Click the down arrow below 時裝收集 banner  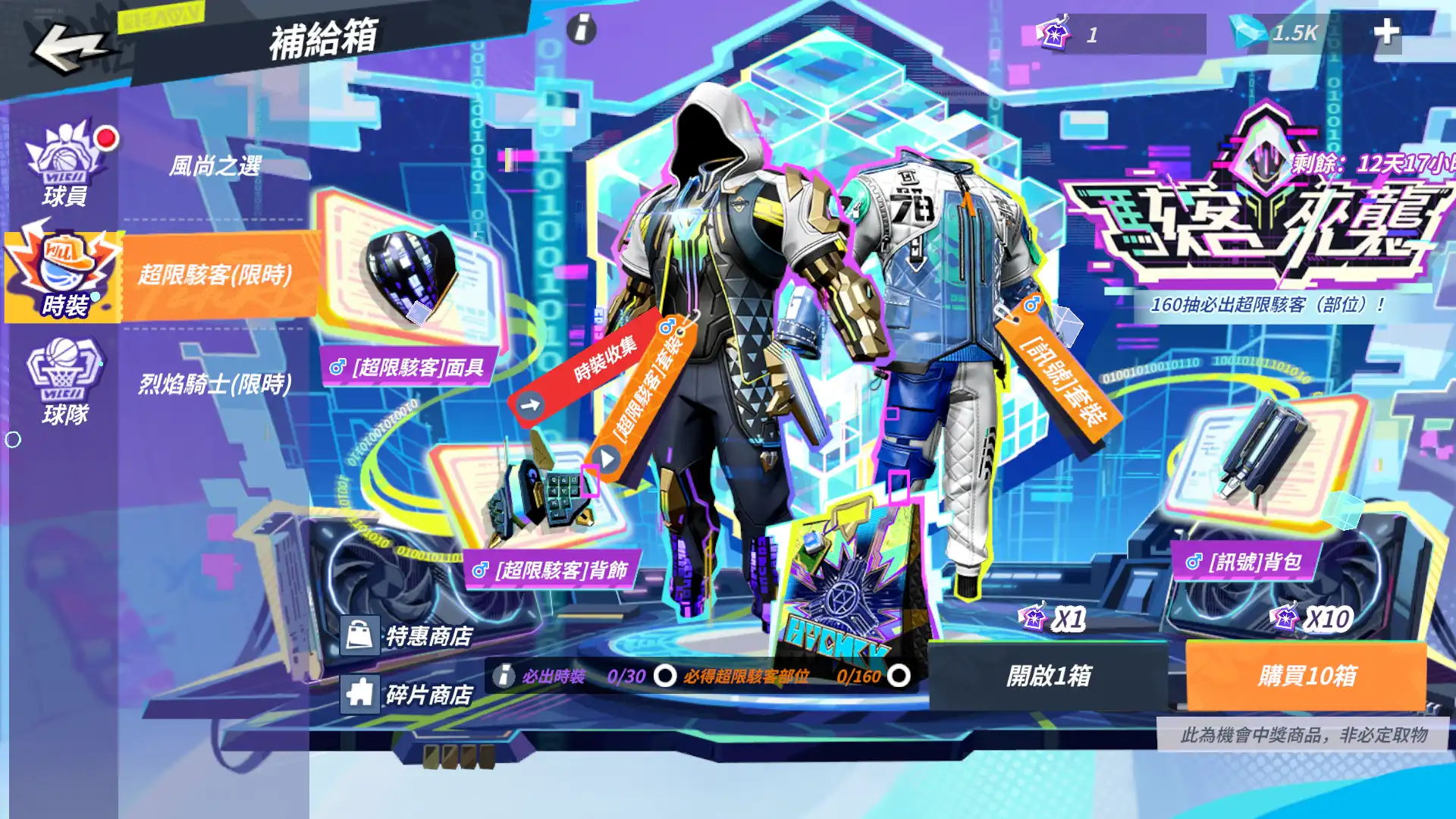coord(604,458)
